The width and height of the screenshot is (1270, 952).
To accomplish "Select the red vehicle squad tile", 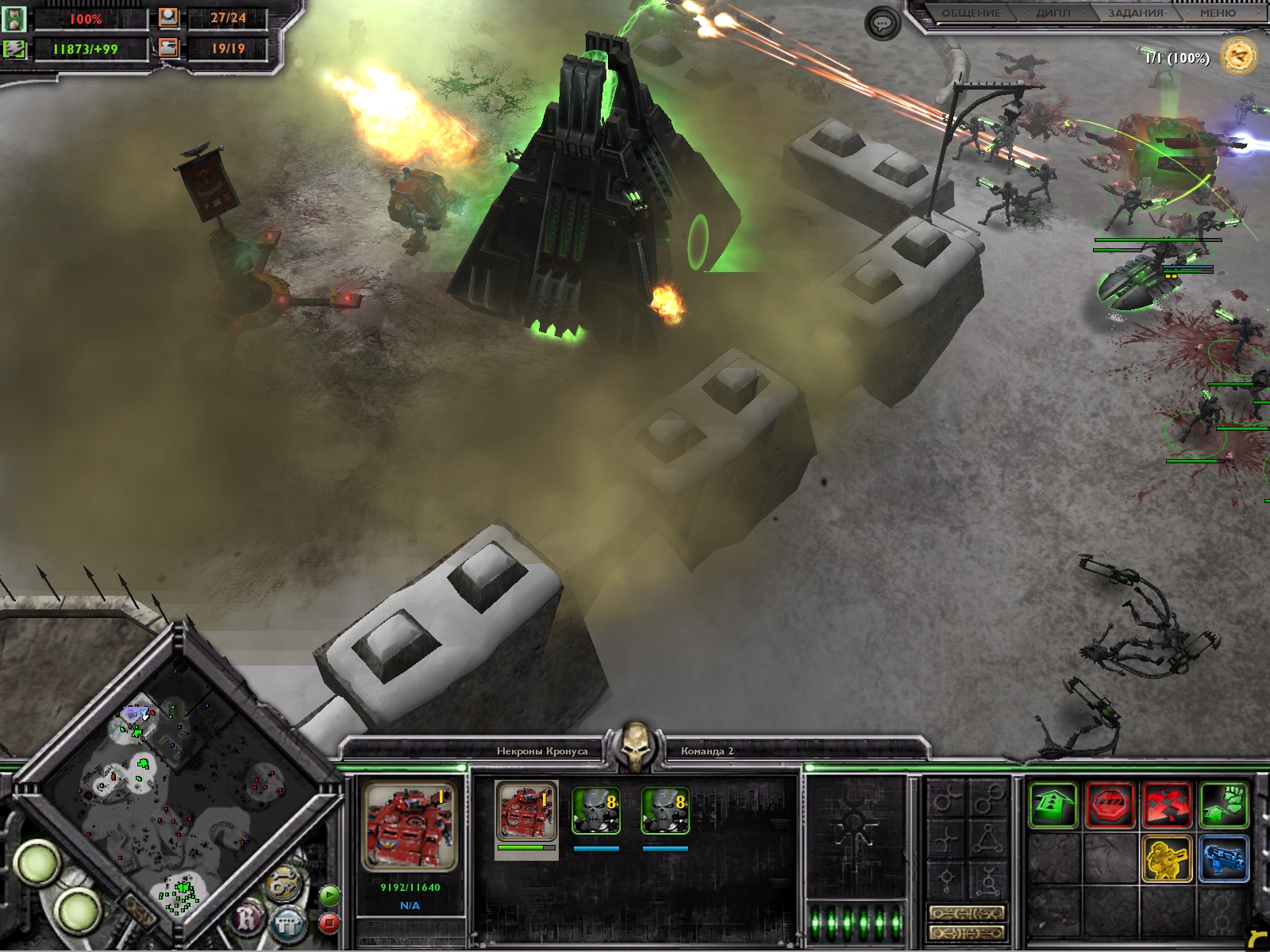I will point(526,811).
